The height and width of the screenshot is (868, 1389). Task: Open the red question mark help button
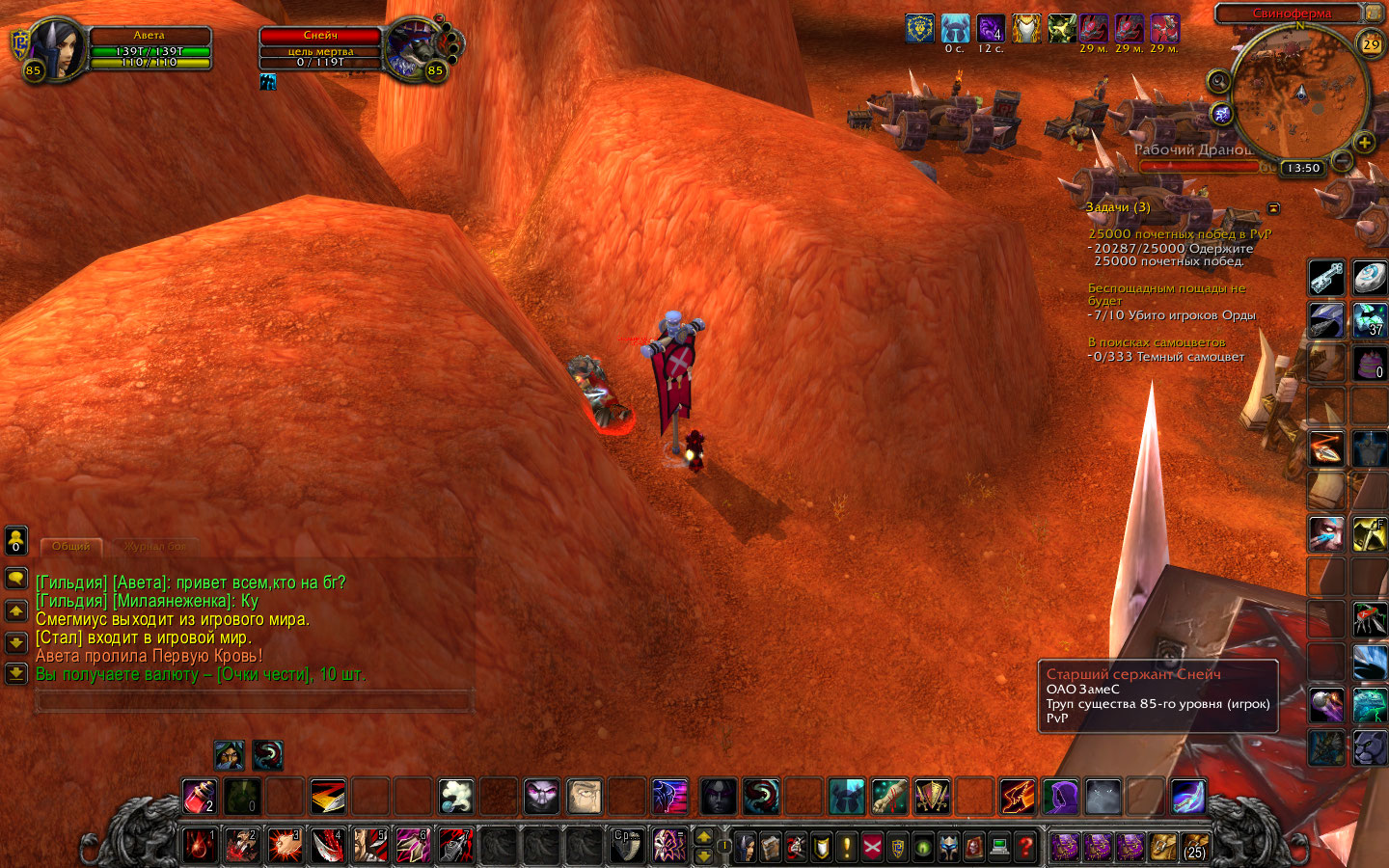pyautogui.click(x=1025, y=847)
